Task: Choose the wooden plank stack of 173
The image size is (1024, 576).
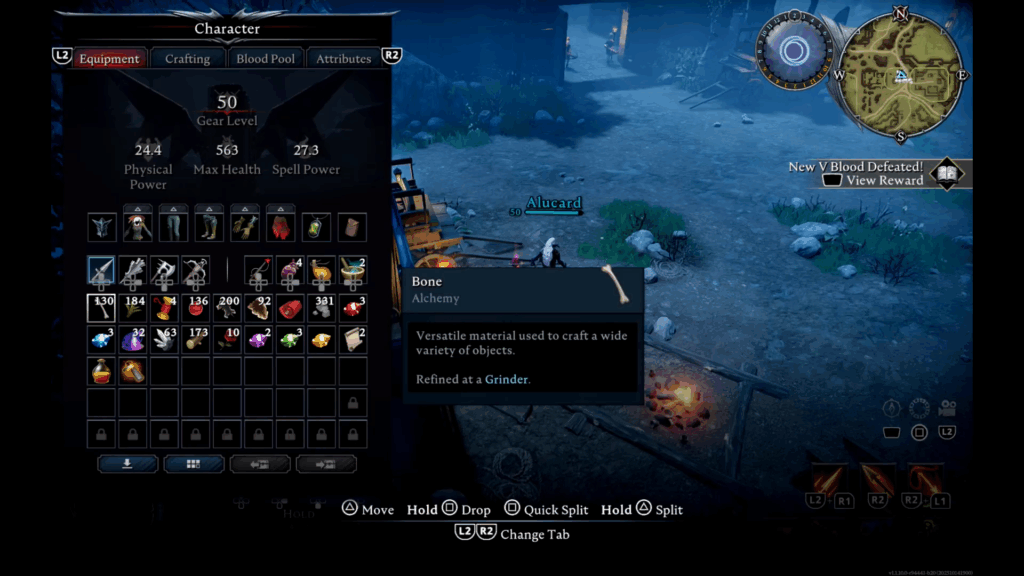Action: (x=196, y=340)
